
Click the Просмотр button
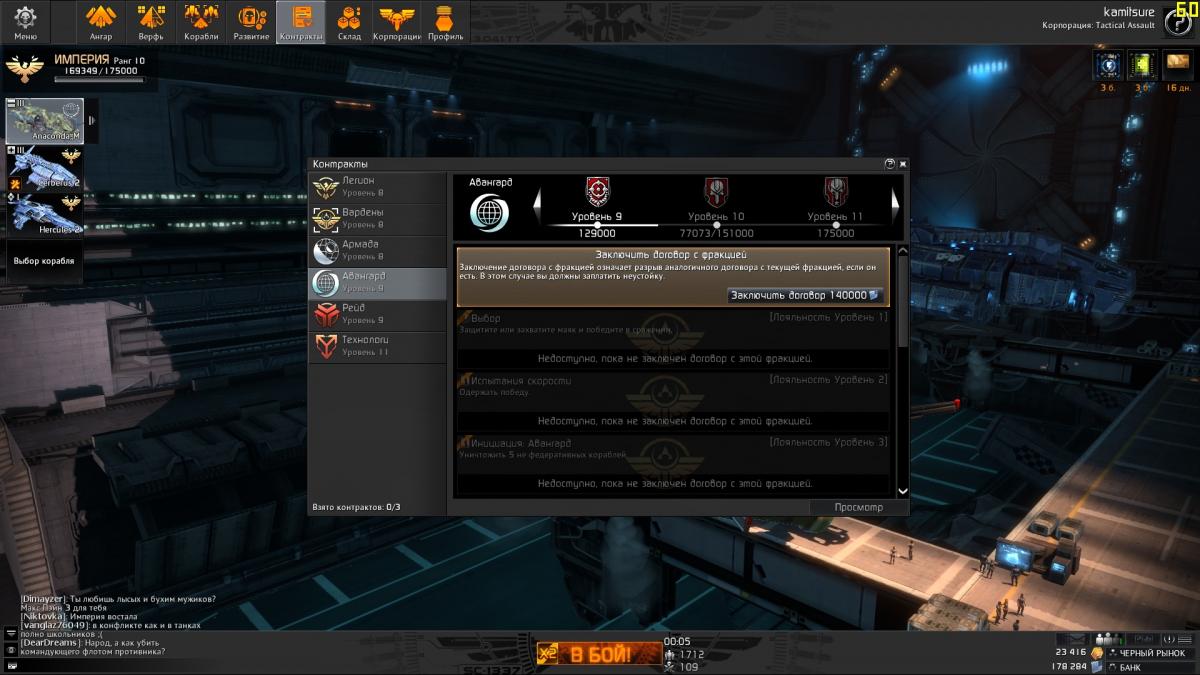(x=858, y=507)
